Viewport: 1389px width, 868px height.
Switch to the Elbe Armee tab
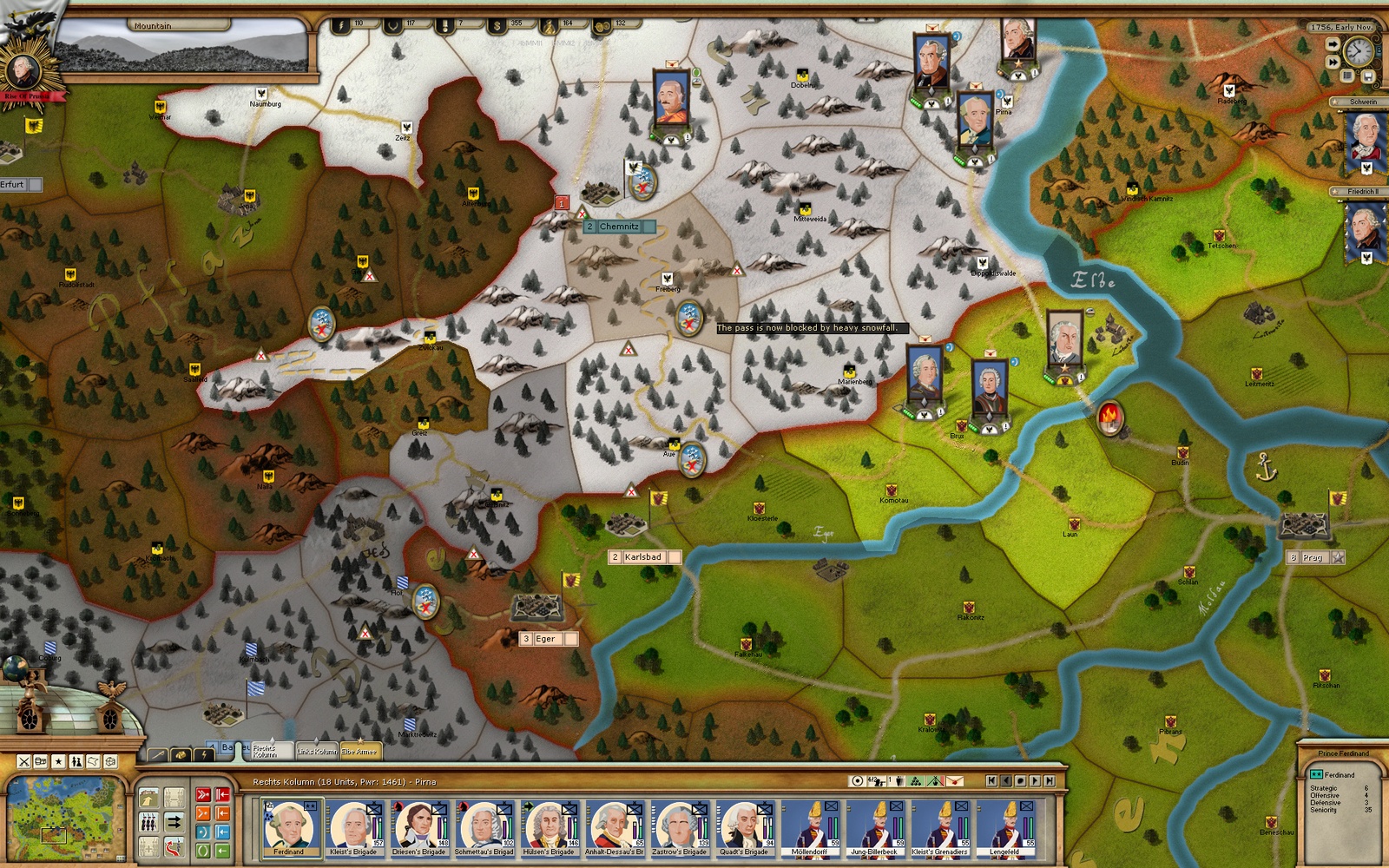pos(359,751)
